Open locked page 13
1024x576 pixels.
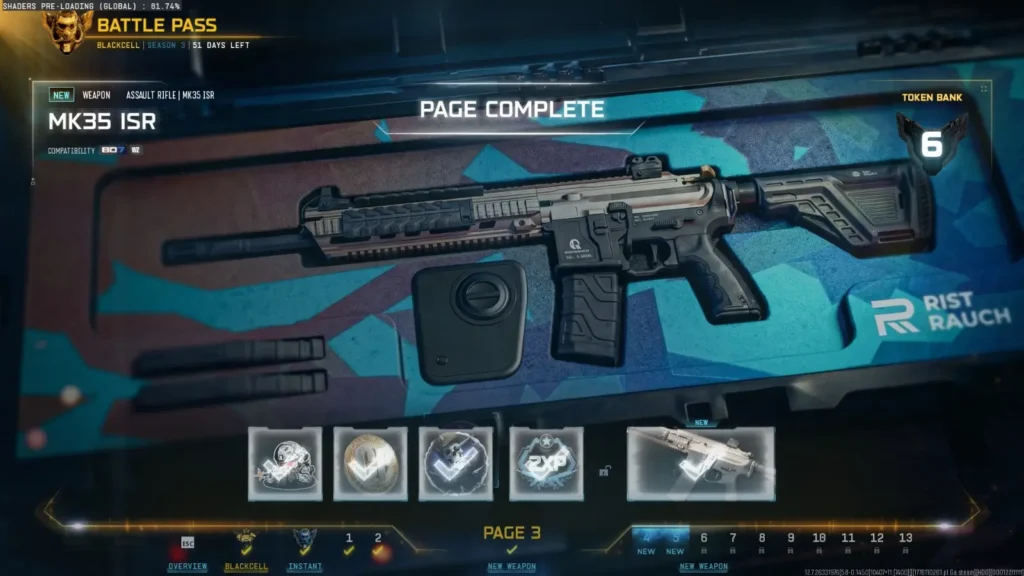[x=906, y=542]
